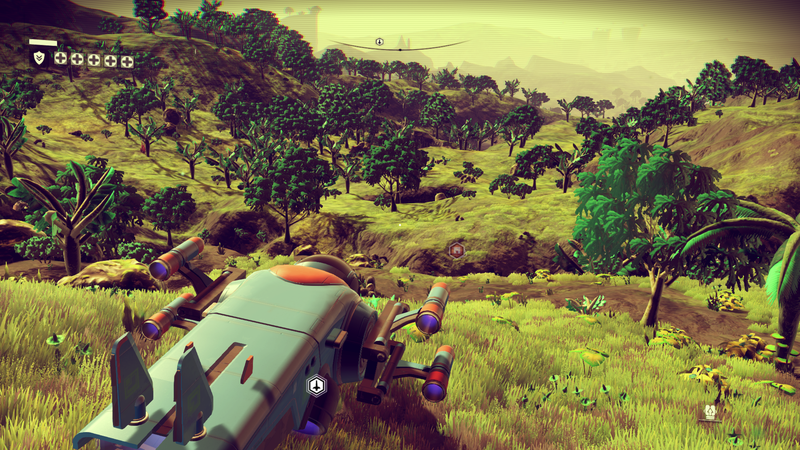The image size is (800, 450).
Task: Select the circular marker on the compass
Action: pos(380,42)
